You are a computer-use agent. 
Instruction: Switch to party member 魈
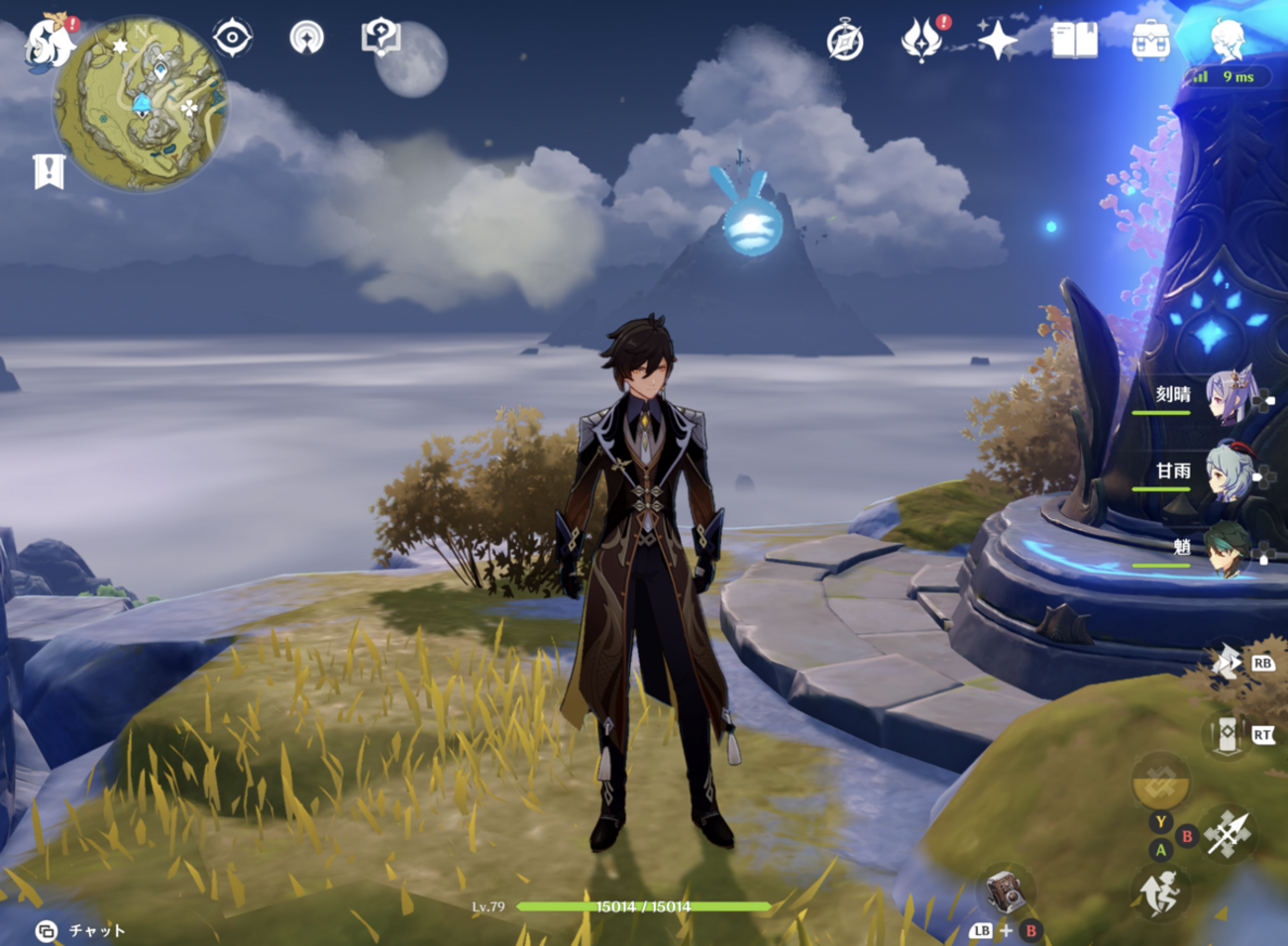(1229, 548)
